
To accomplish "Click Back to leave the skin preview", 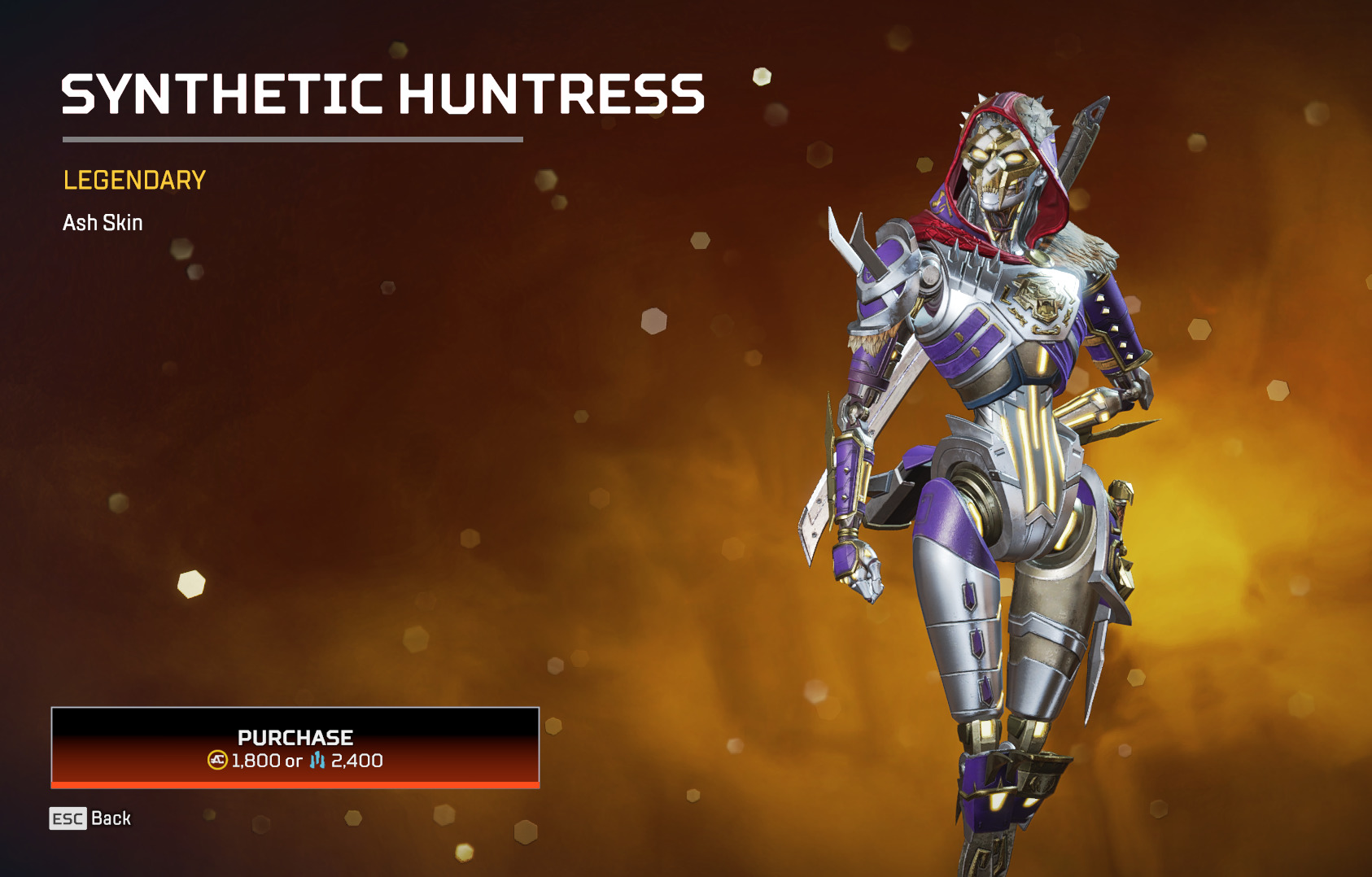I will click(112, 818).
